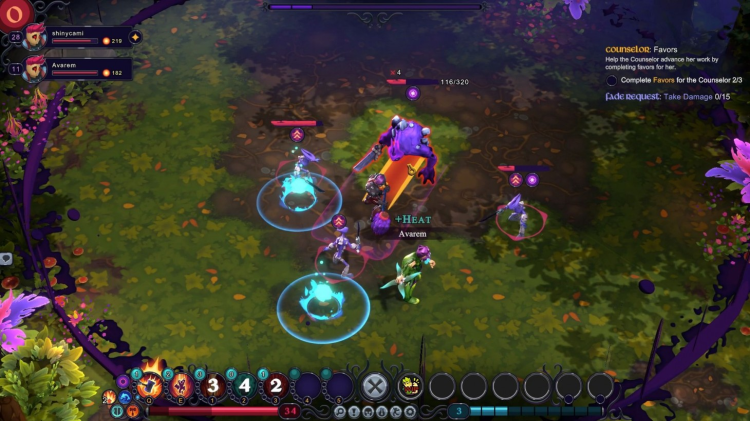The width and height of the screenshot is (750, 421).
Task: Use the purple crystal ability
Action: (182, 386)
